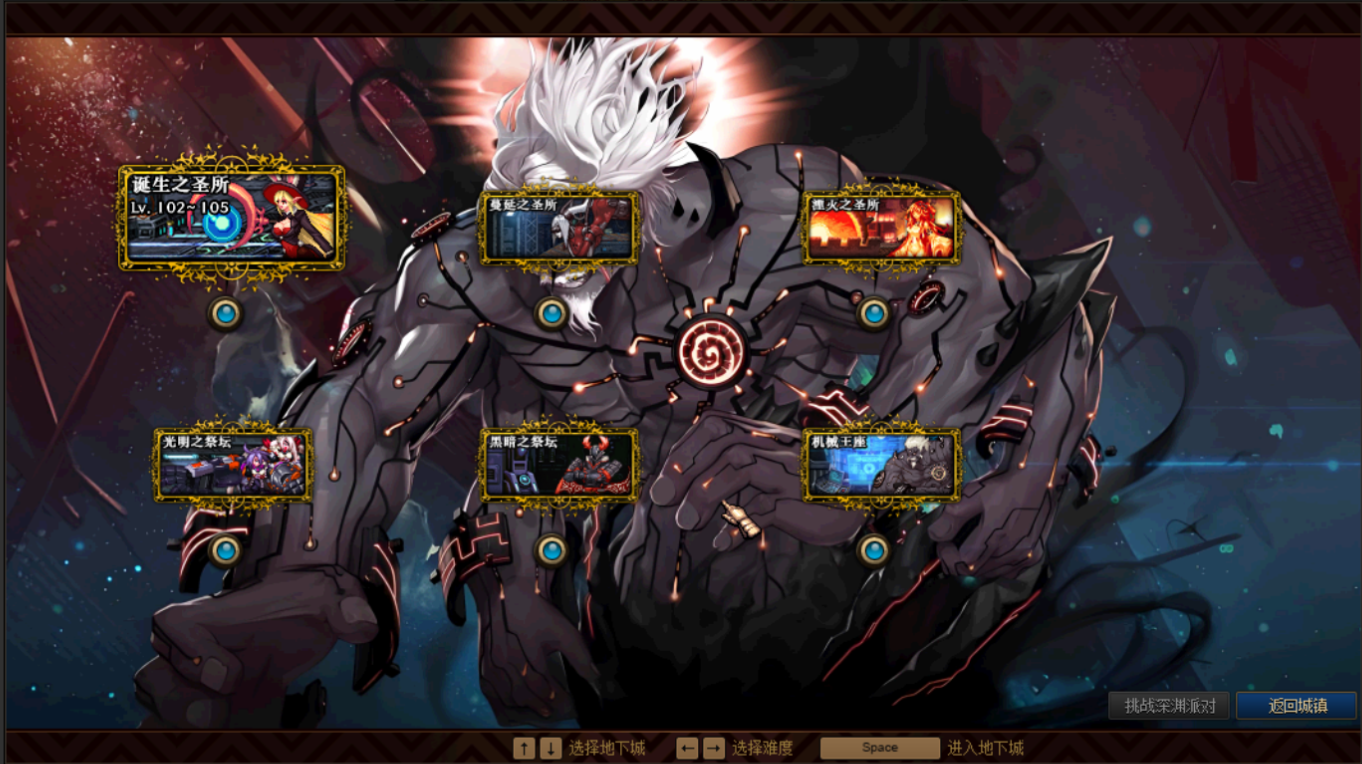
Task: Click the blue orb node below 诞生之圣所
Action: pos(225,313)
